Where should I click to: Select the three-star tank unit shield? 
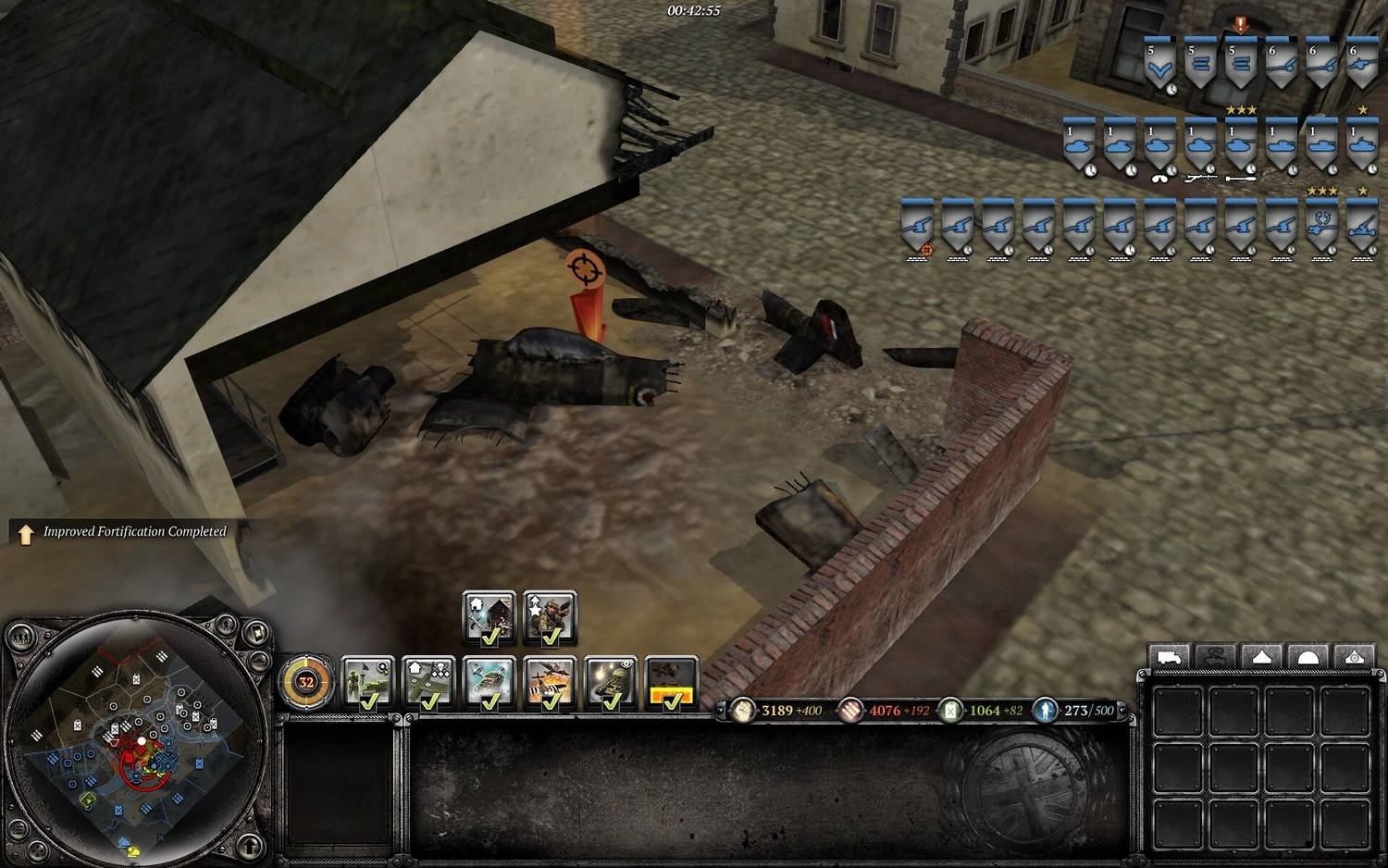1240,144
